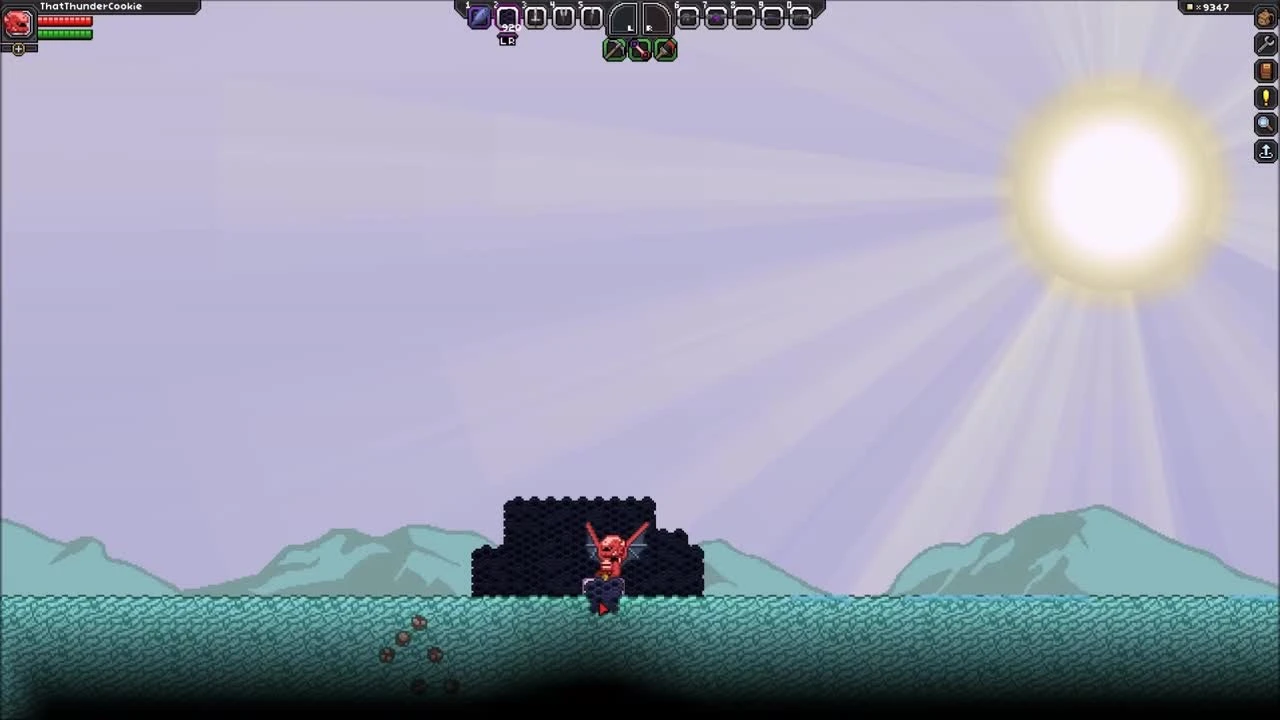Image resolution: width=1280 pixels, height=720 pixels.
Task: Select the spear in hotbar slot 1
Action: [x=478, y=17]
